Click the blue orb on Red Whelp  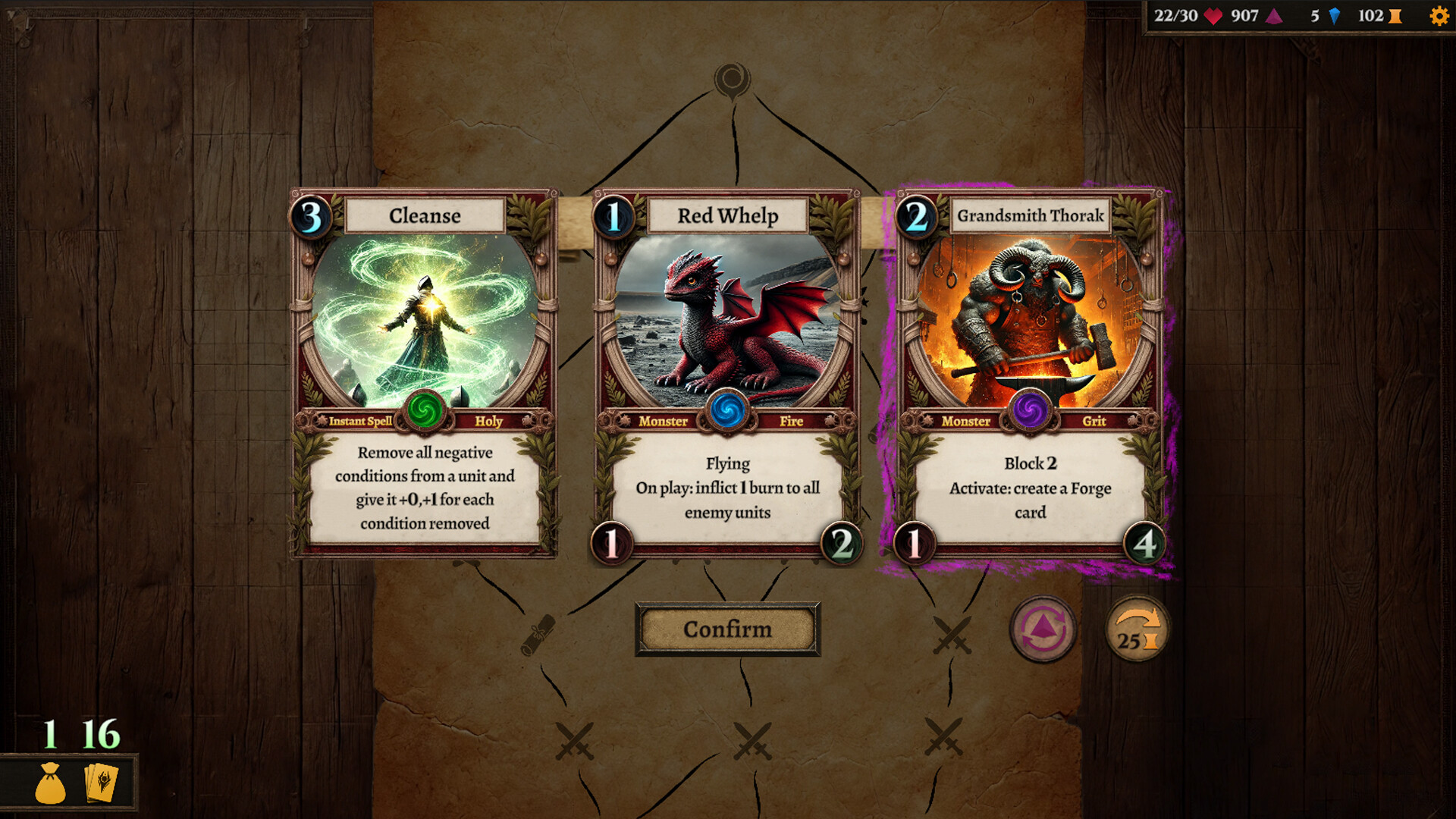[x=727, y=413]
